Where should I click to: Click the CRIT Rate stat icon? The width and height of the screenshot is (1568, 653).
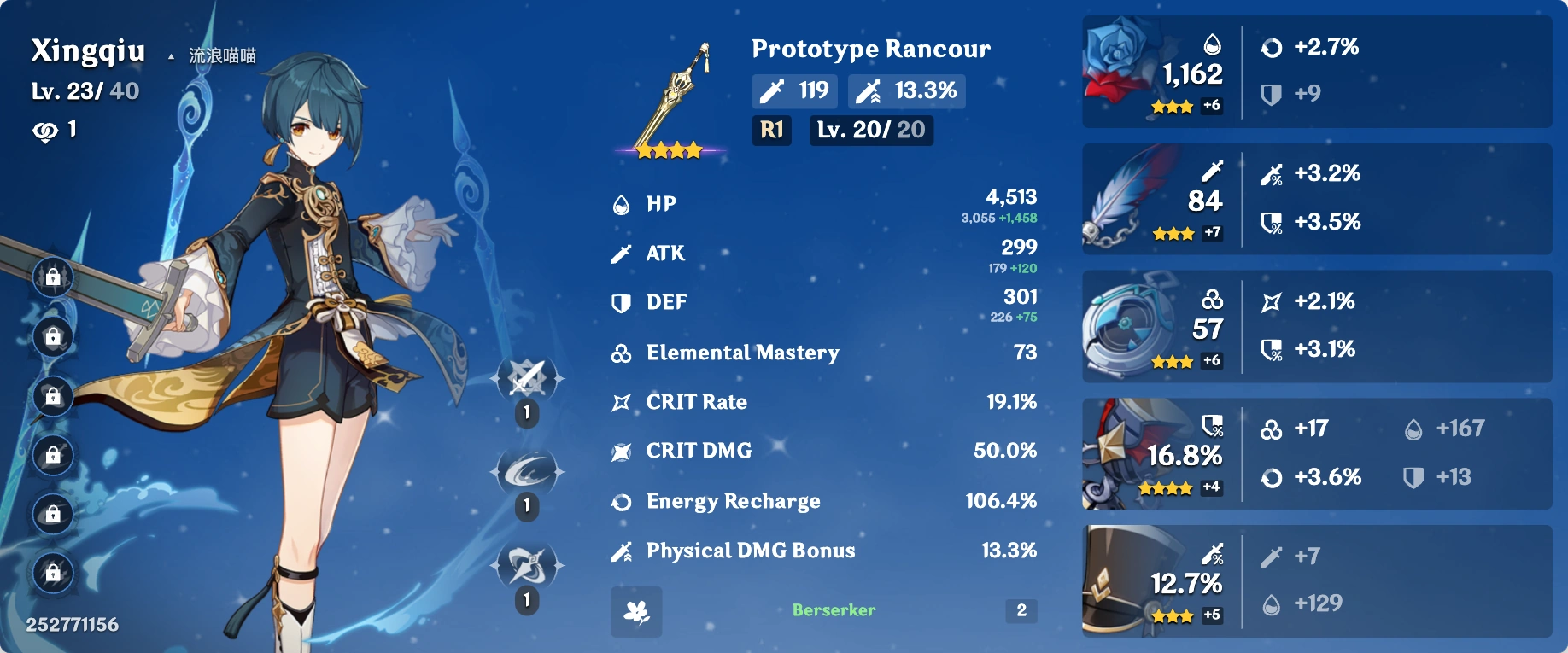tap(621, 401)
